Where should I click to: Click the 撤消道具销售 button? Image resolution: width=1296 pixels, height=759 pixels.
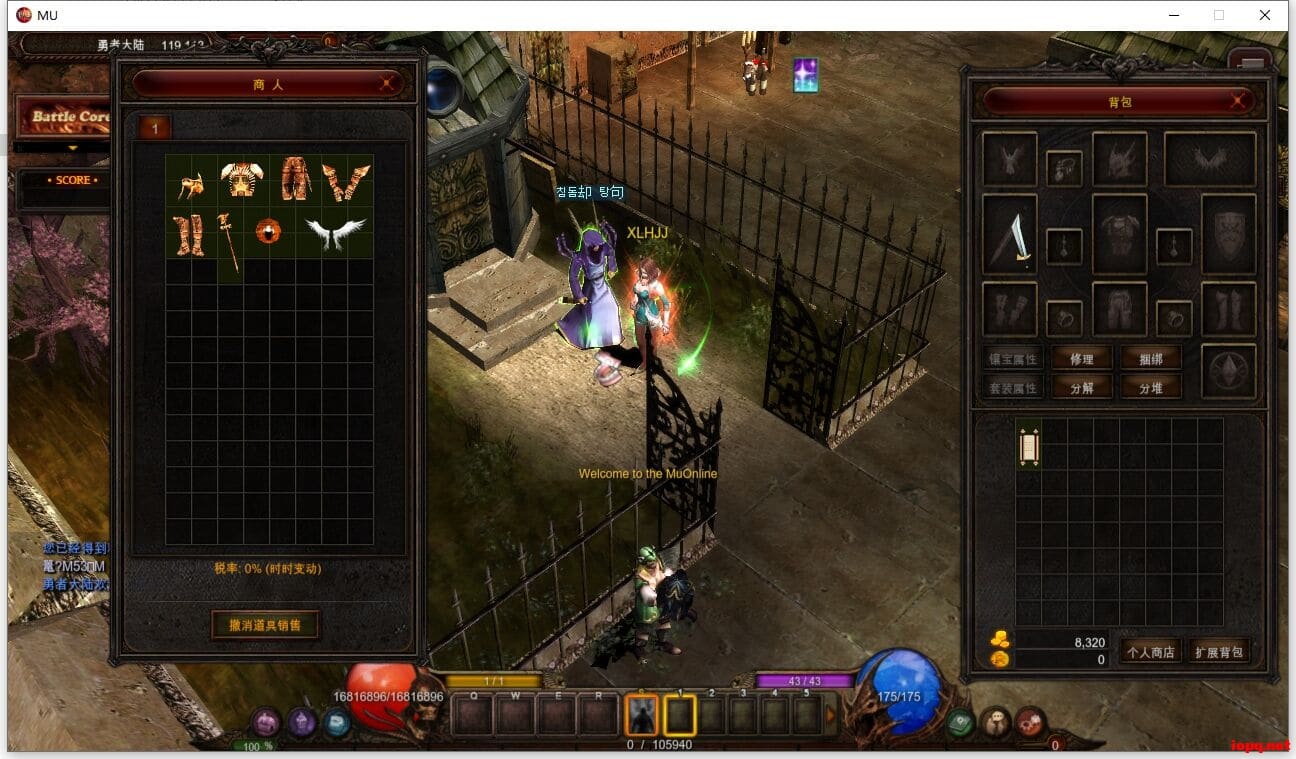265,625
